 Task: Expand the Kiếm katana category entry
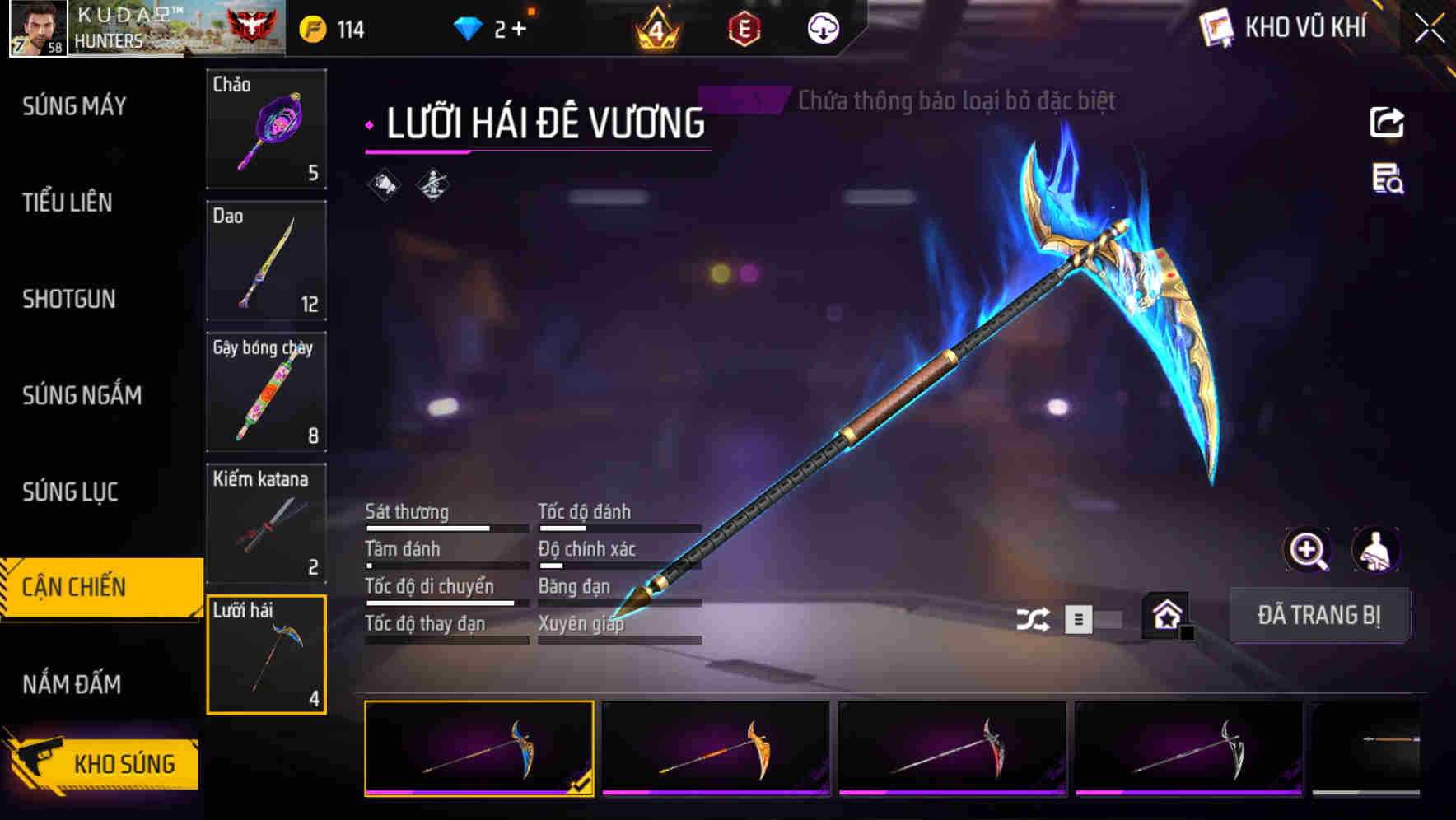[266, 522]
